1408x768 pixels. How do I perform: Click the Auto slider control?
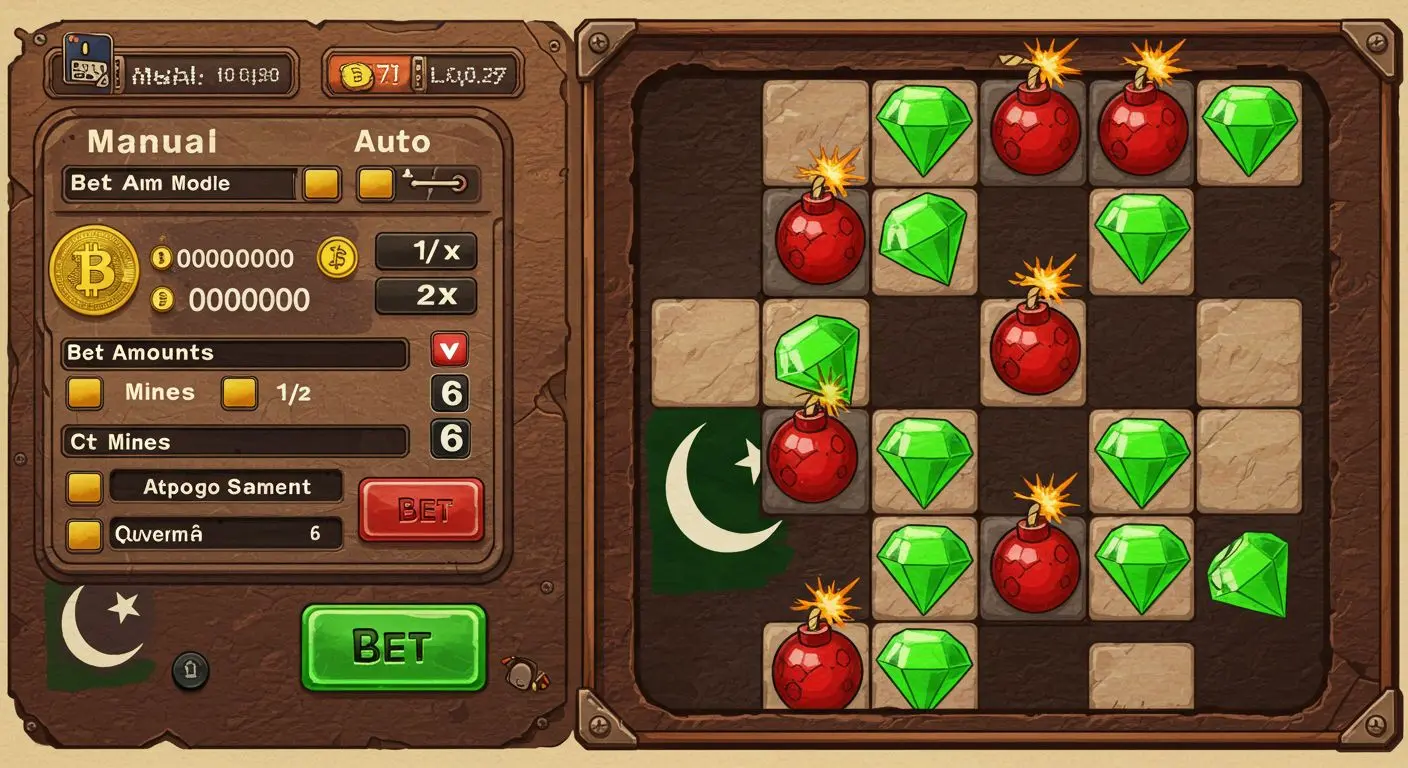coord(438,183)
